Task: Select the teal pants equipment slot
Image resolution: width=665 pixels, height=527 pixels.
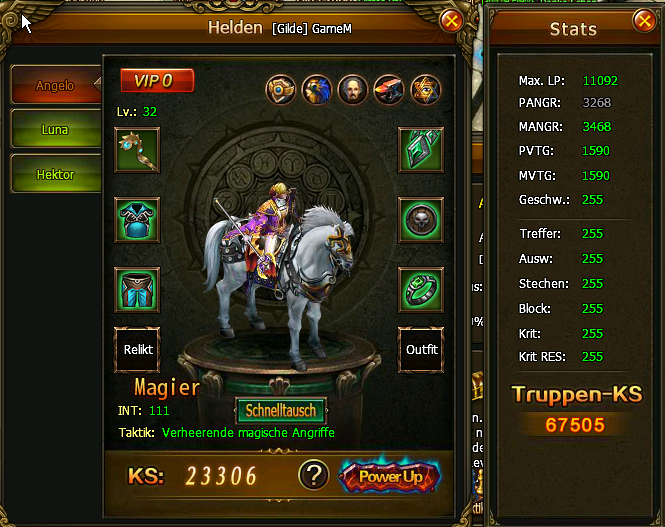Action: tap(136, 290)
